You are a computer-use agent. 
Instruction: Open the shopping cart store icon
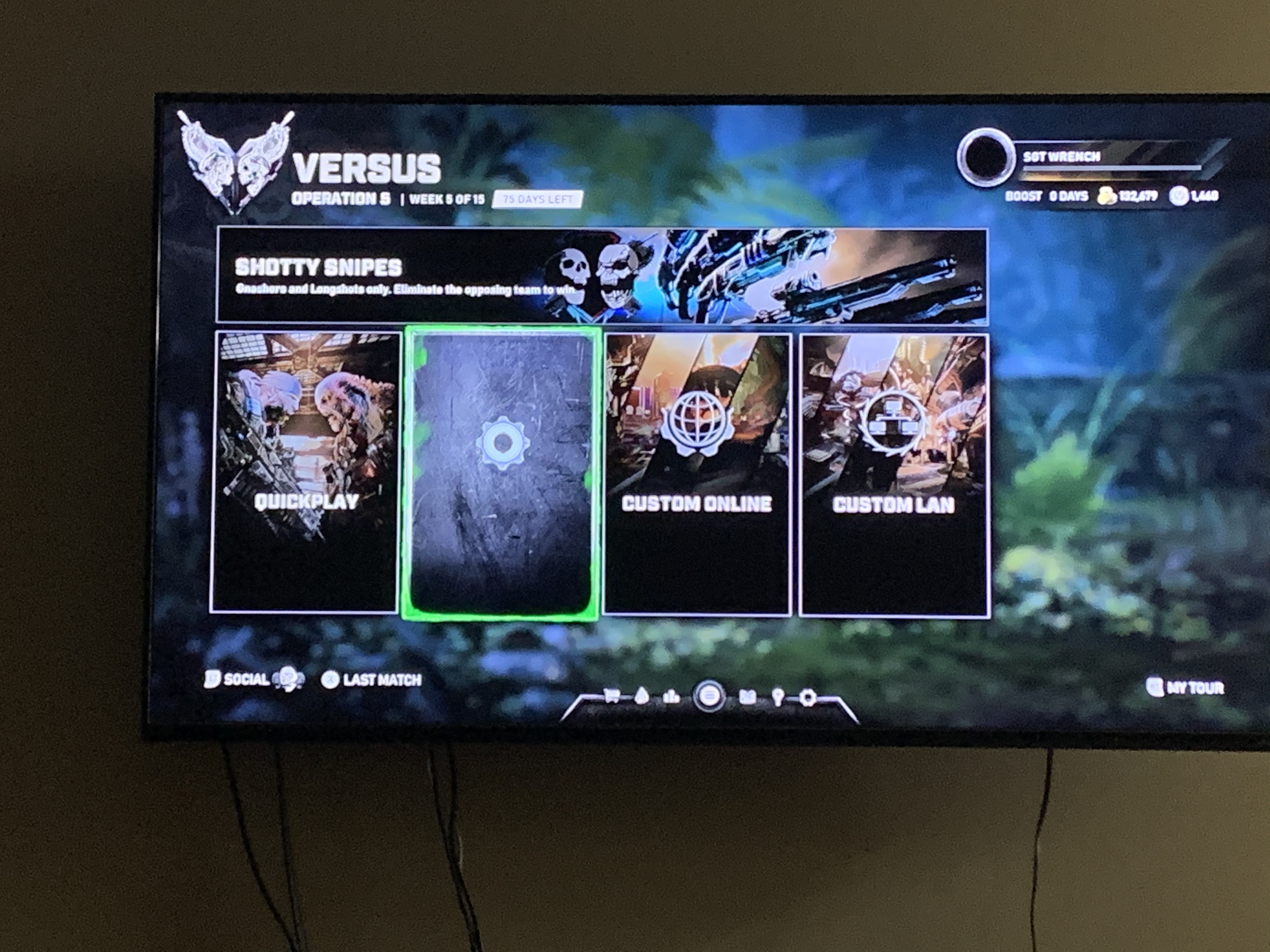tap(611, 696)
